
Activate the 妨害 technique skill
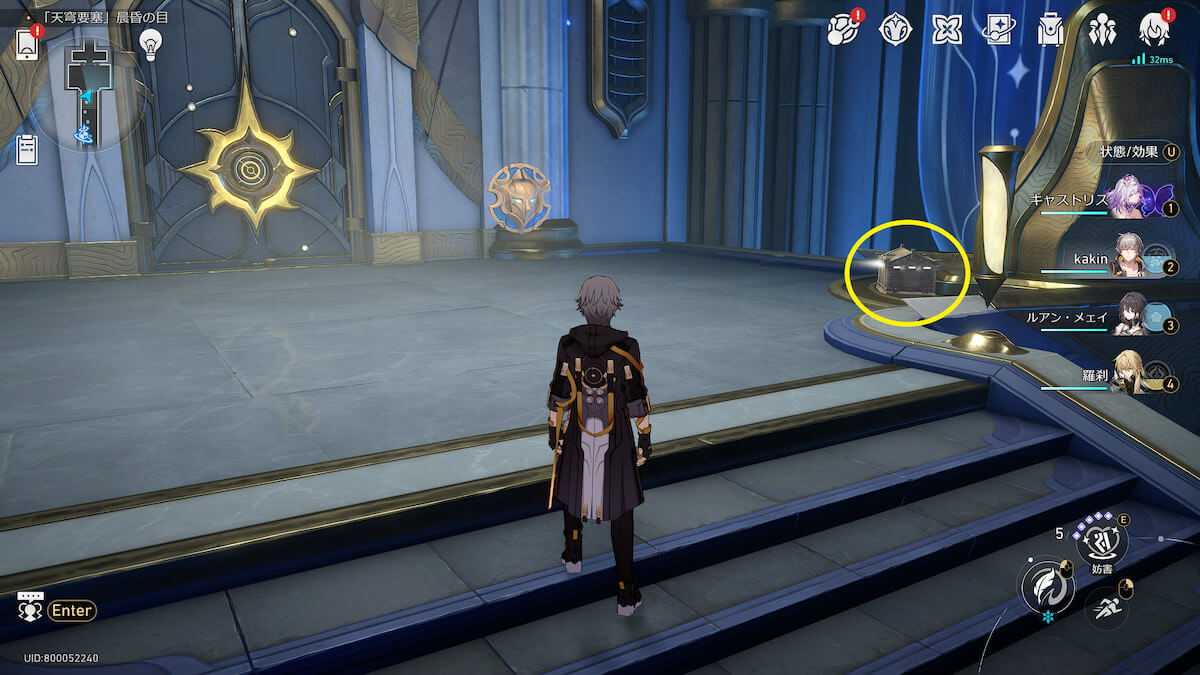(x=1101, y=541)
